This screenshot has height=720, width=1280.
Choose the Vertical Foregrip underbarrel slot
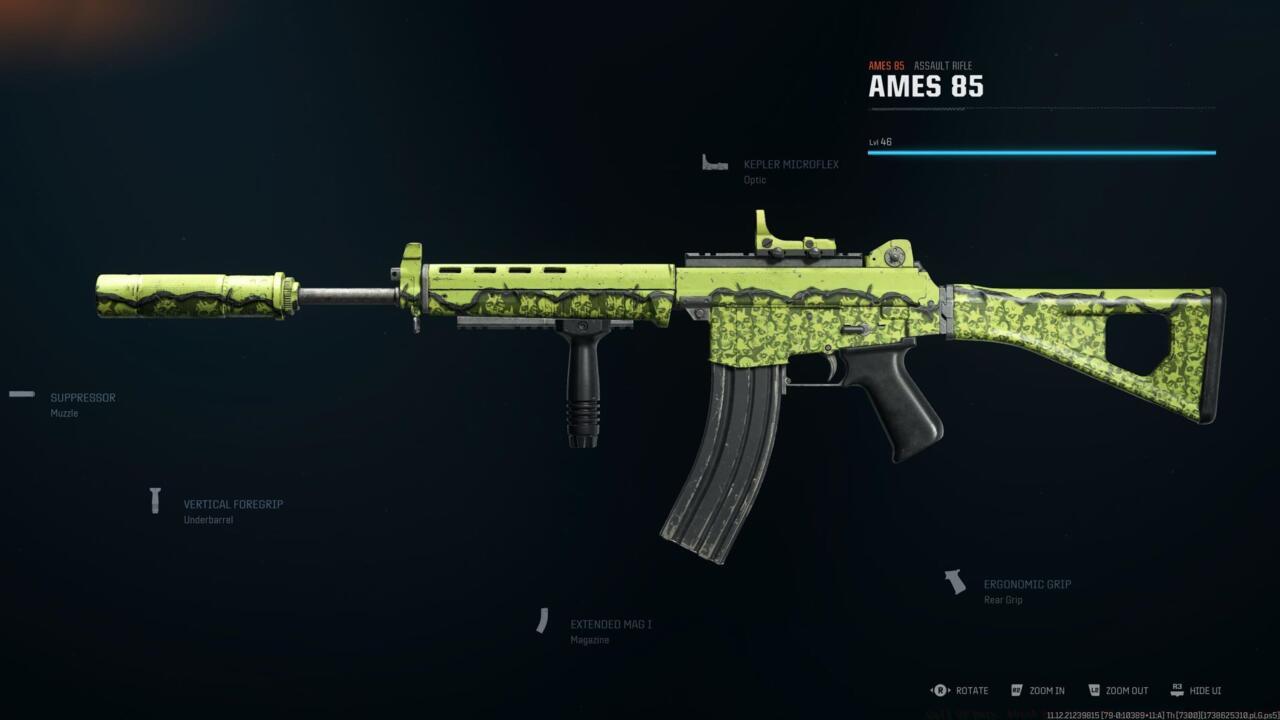pos(232,505)
